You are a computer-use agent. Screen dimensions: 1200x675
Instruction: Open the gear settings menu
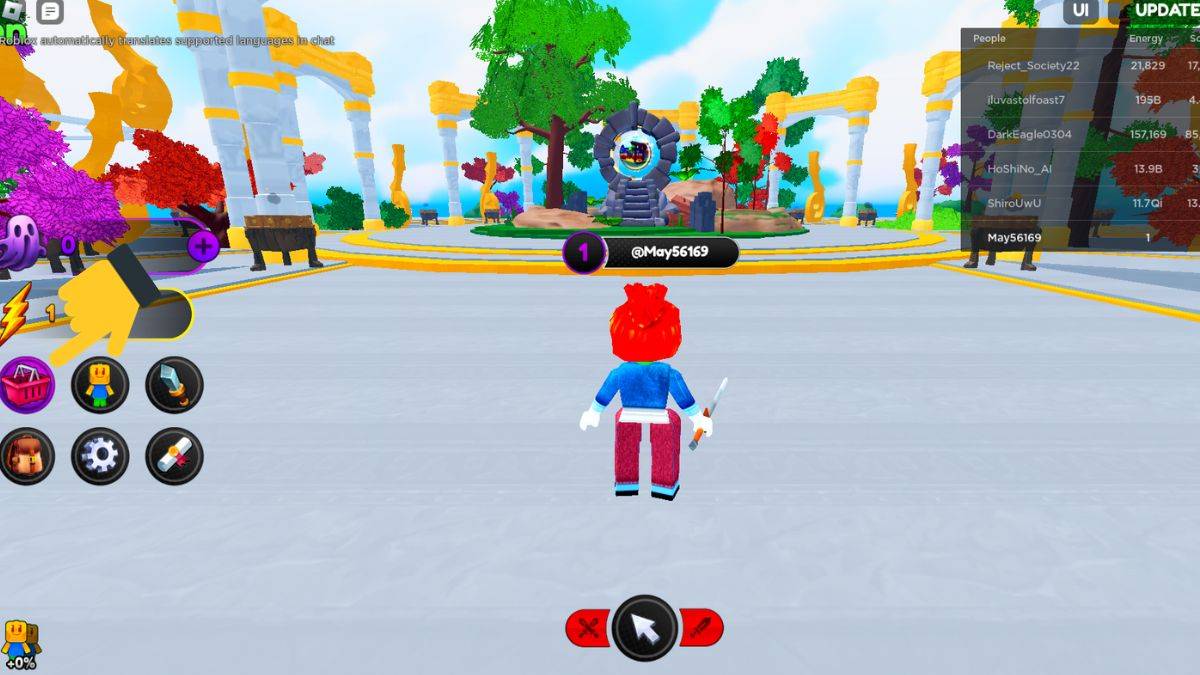(x=100, y=456)
